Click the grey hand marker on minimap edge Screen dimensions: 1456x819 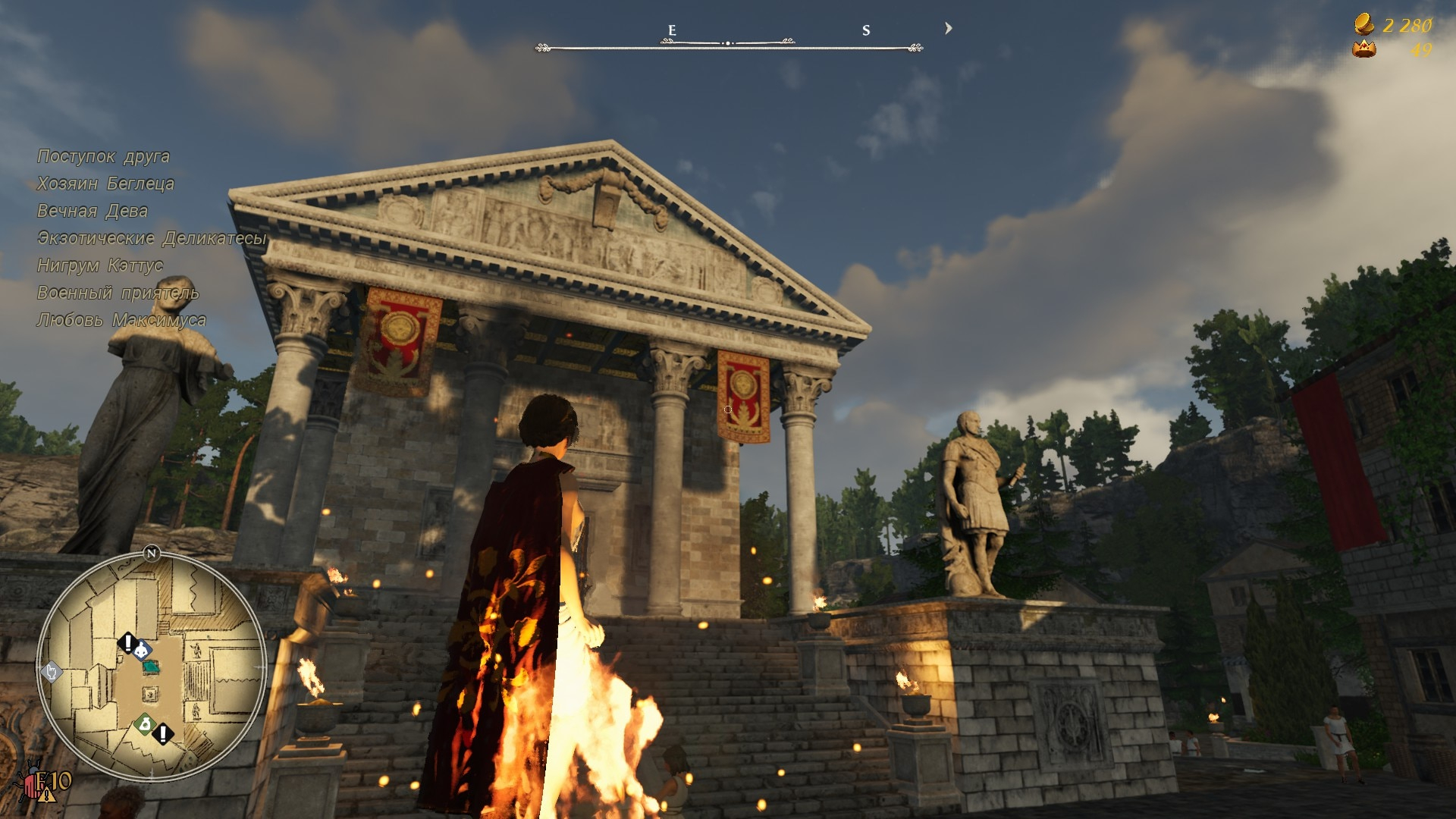click(51, 671)
